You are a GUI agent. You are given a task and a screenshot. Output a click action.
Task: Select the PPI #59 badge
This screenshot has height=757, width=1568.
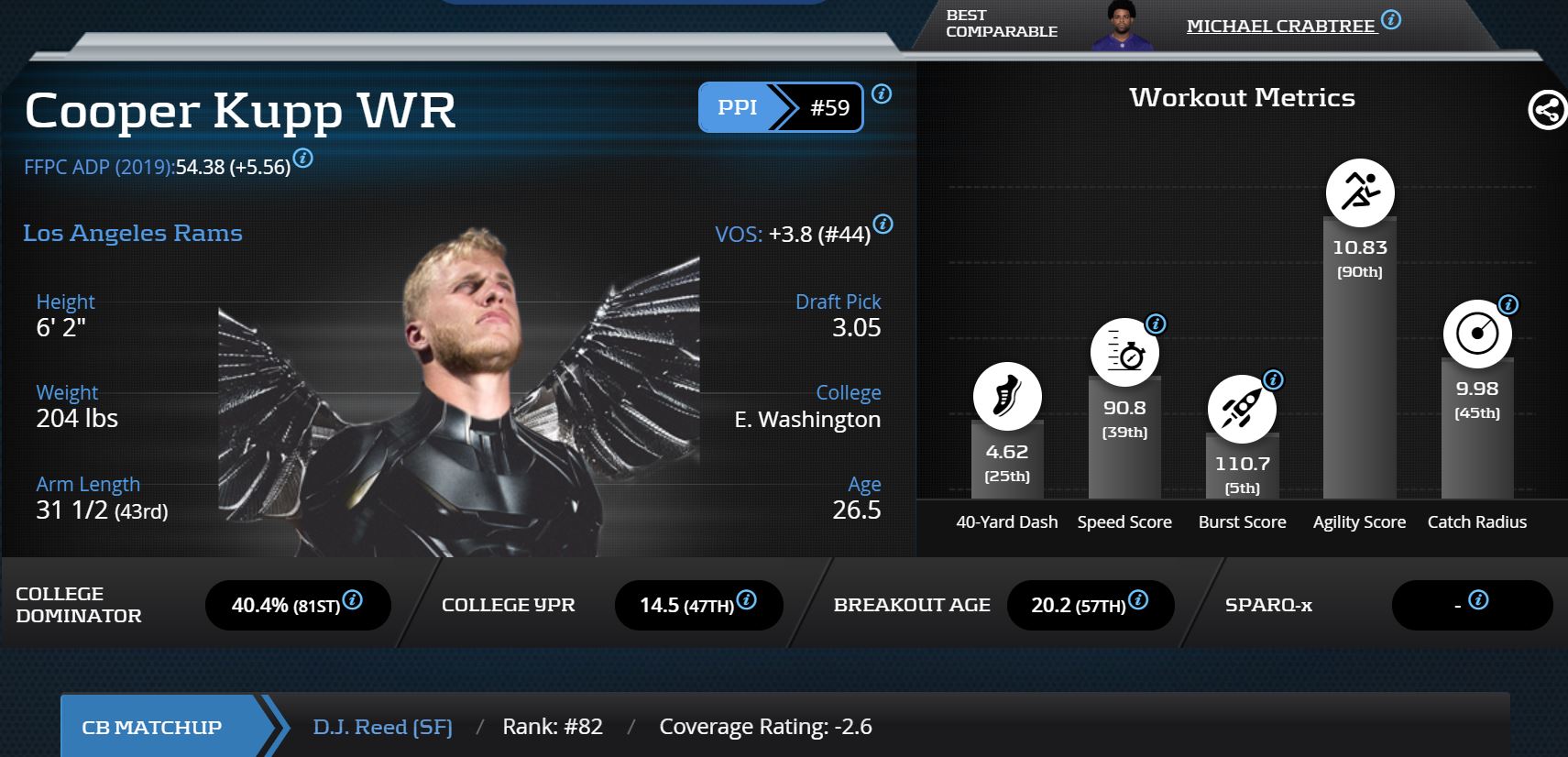coord(781,107)
